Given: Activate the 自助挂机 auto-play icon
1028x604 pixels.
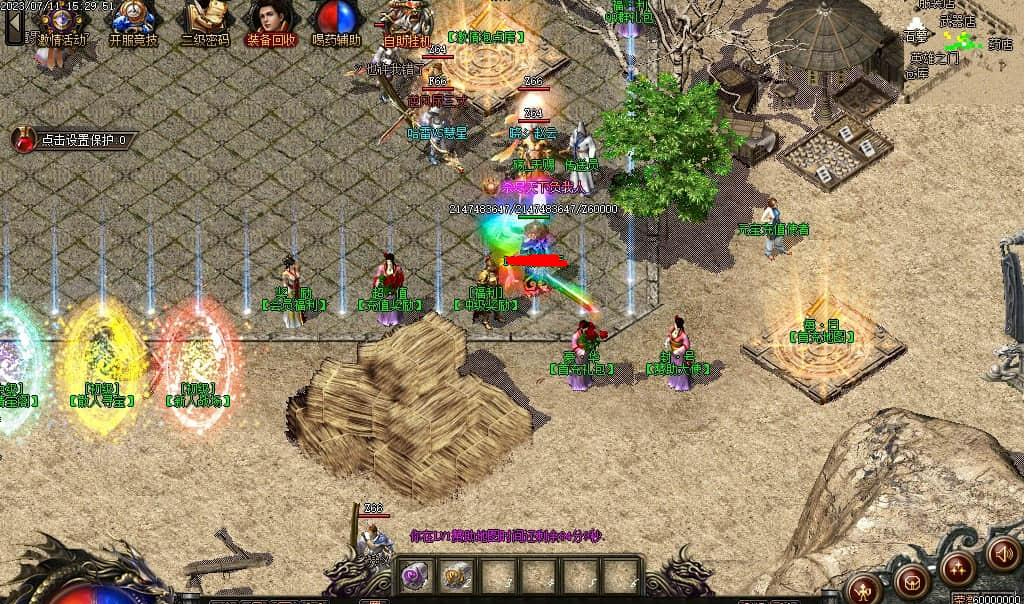Looking at the screenshot, I should pos(407,22).
